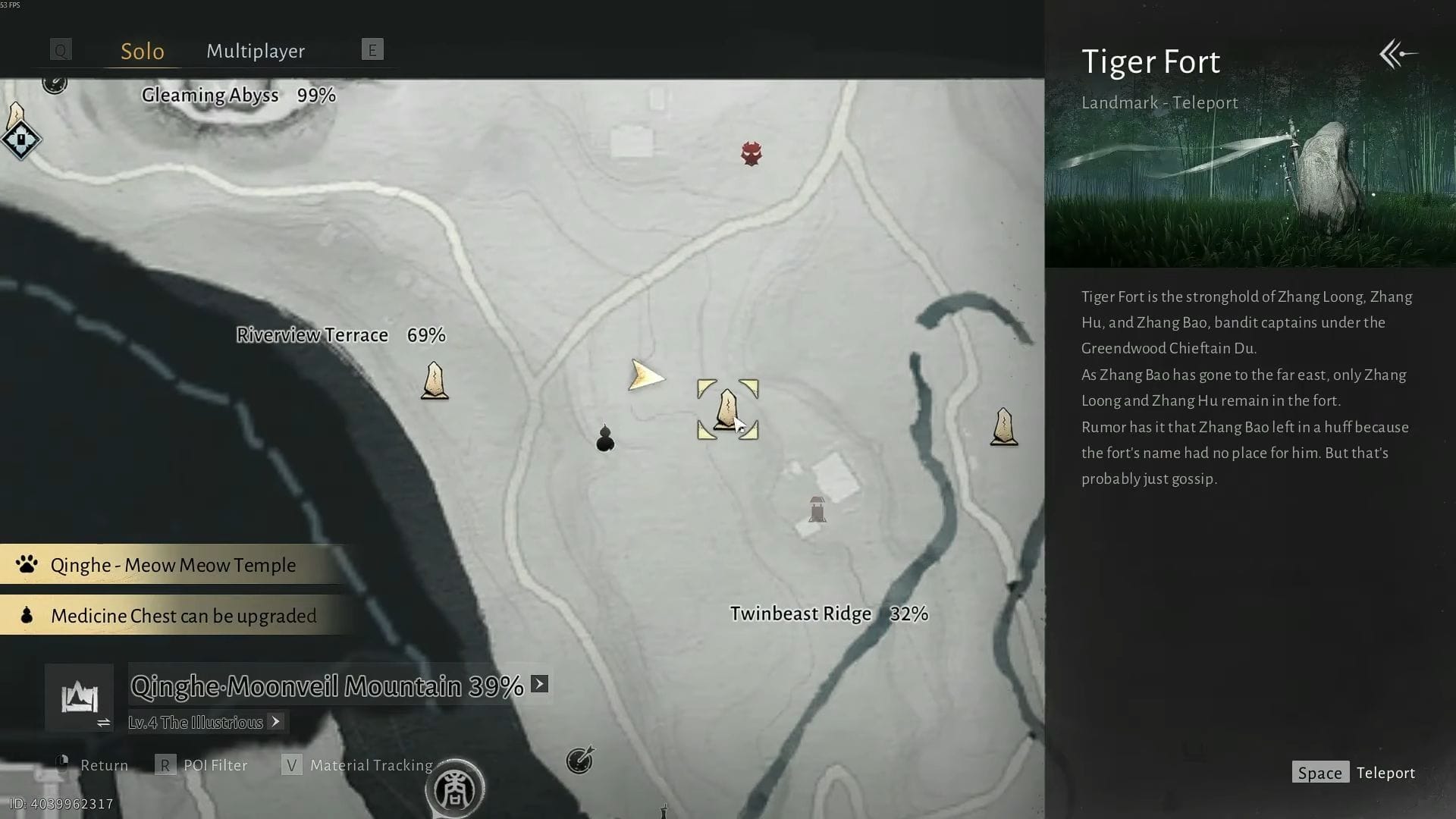Click the Return button
Viewport: 1456px width, 819px height.
point(103,765)
